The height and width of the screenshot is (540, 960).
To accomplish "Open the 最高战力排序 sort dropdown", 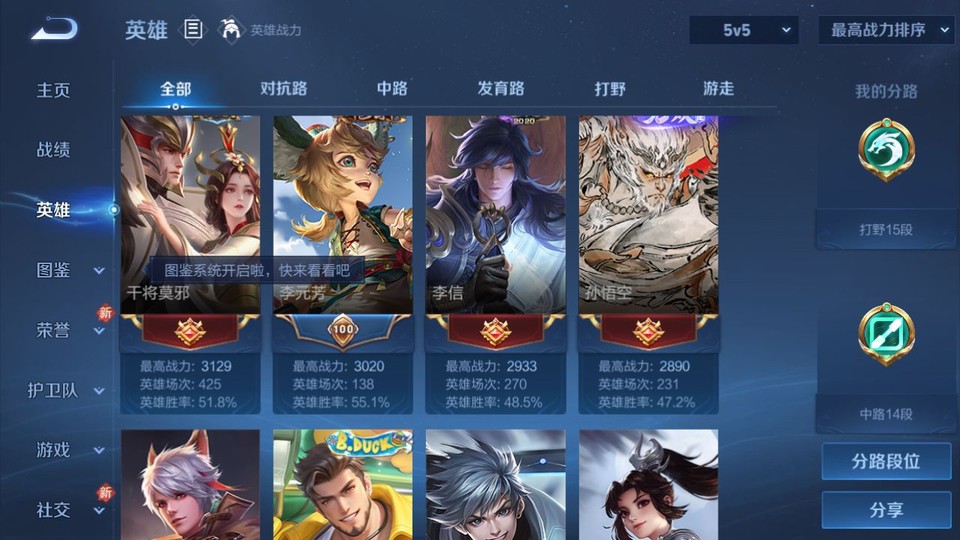I will [887, 30].
